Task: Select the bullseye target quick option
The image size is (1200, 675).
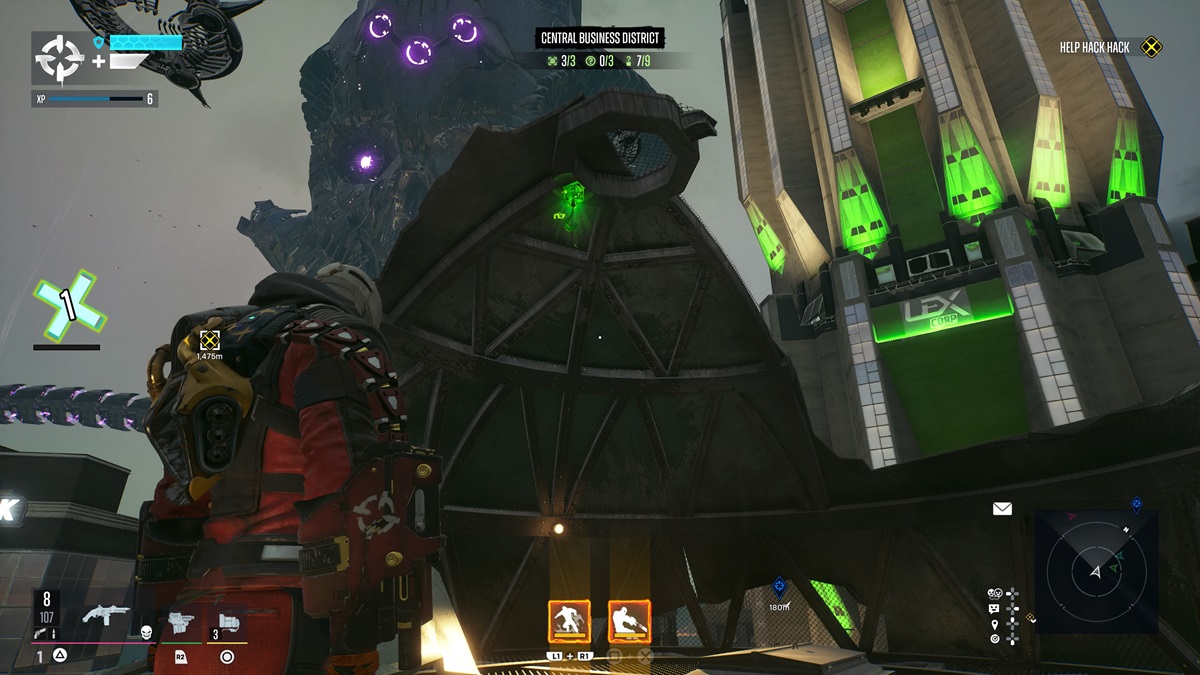Action: [x=995, y=638]
